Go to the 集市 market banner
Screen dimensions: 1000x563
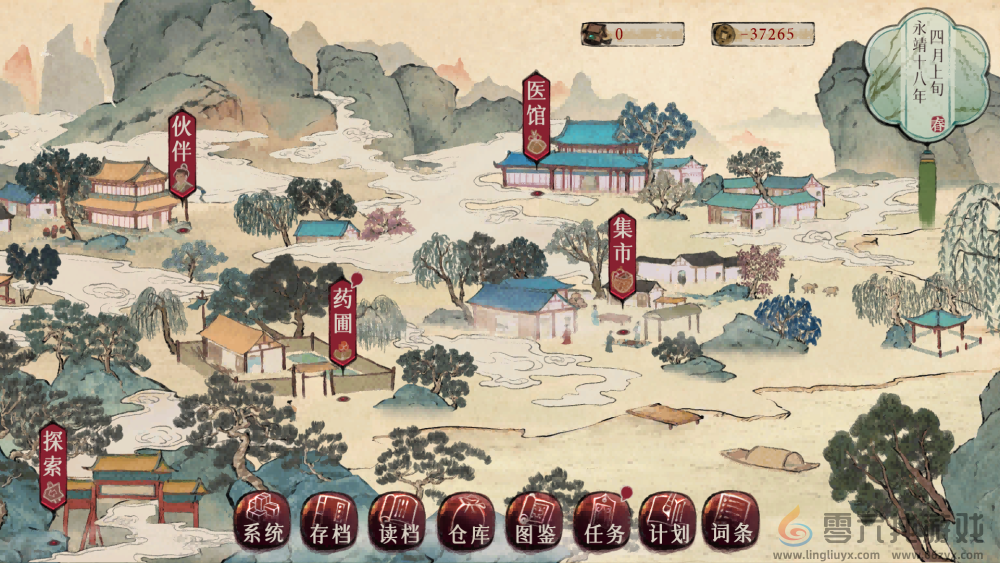[x=622, y=257]
